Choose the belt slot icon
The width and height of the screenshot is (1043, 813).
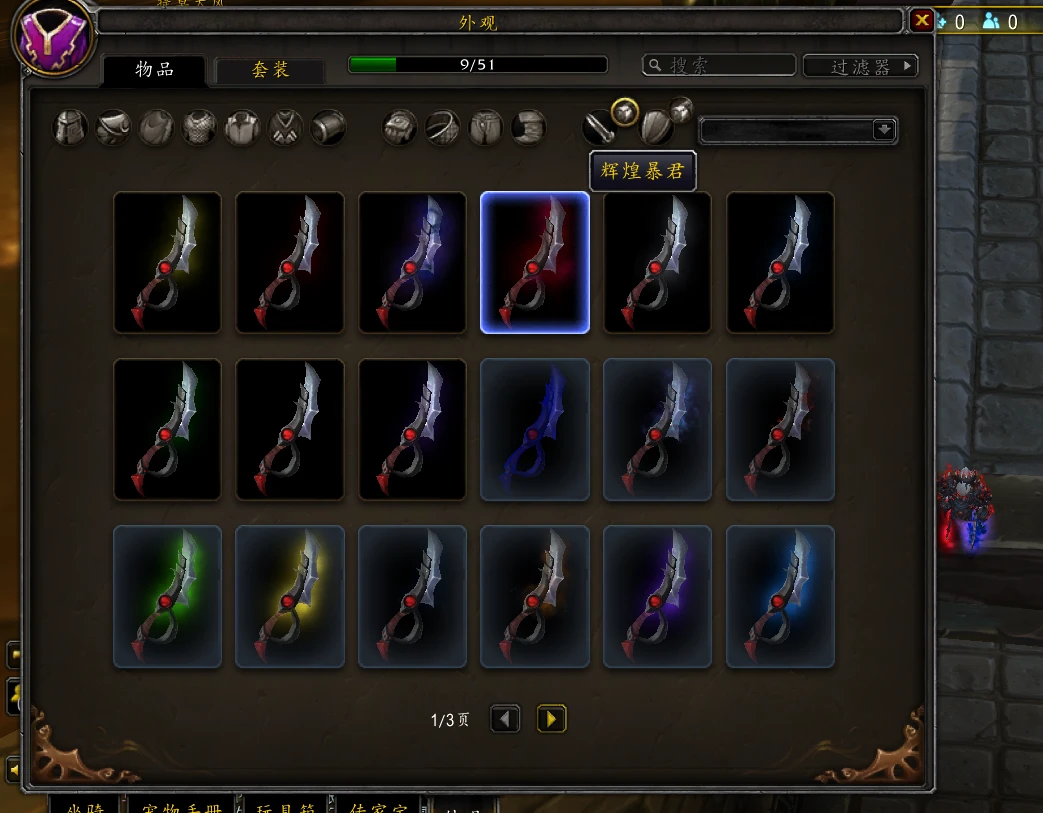click(442, 128)
